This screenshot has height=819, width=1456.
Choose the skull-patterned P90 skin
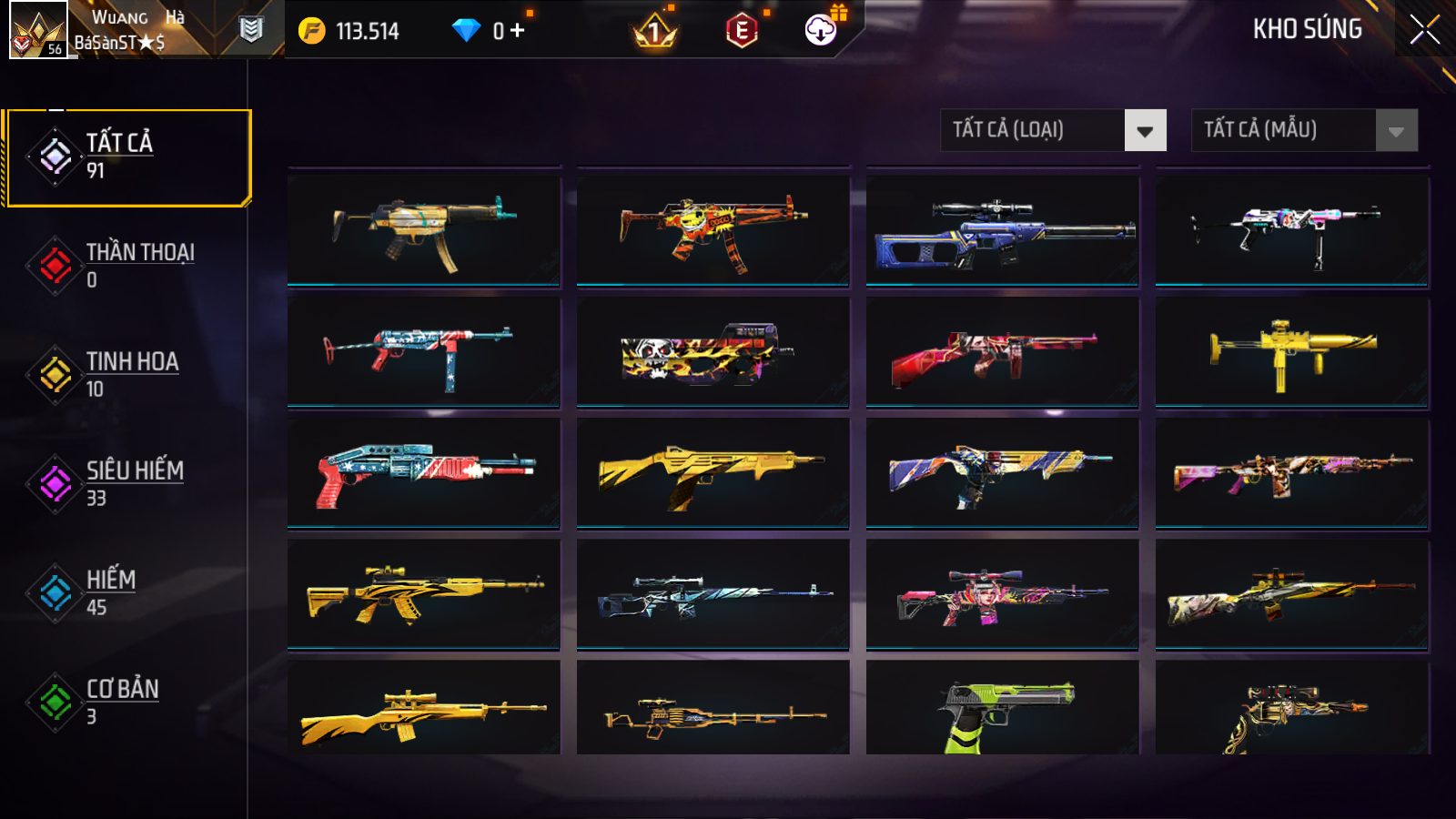pos(713,352)
